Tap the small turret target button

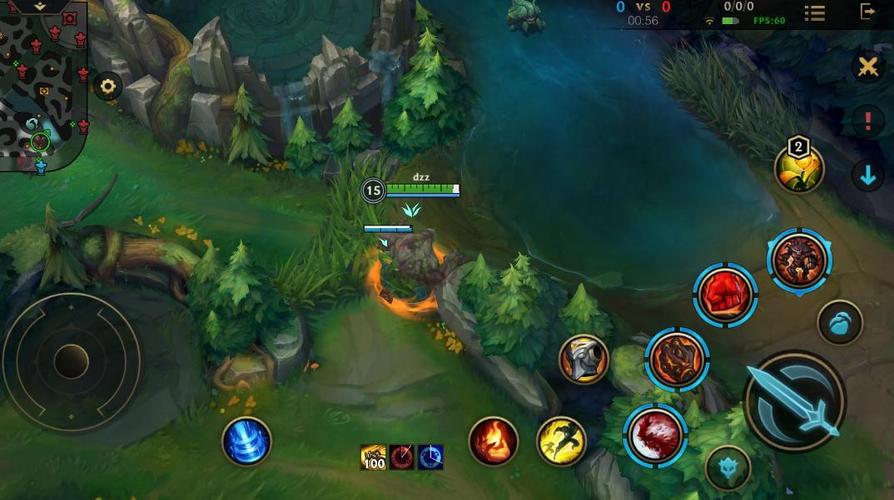pos(727,467)
